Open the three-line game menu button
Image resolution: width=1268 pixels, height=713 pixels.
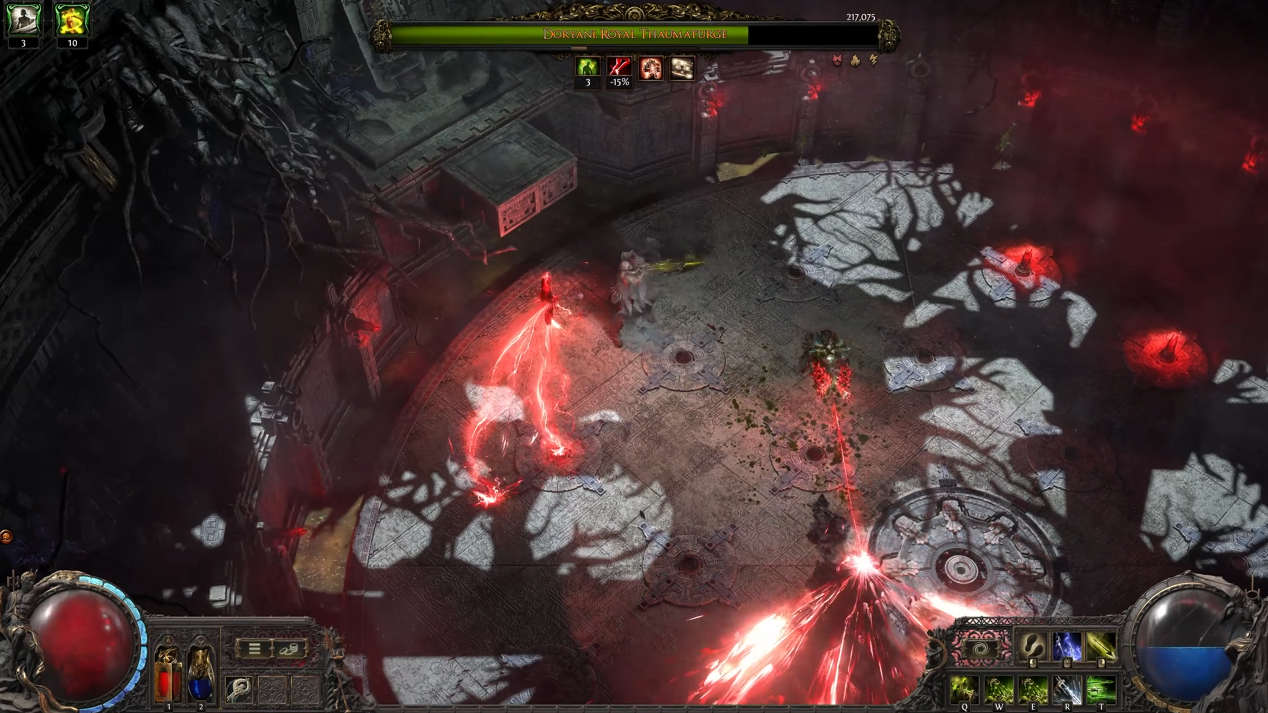coord(254,649)
